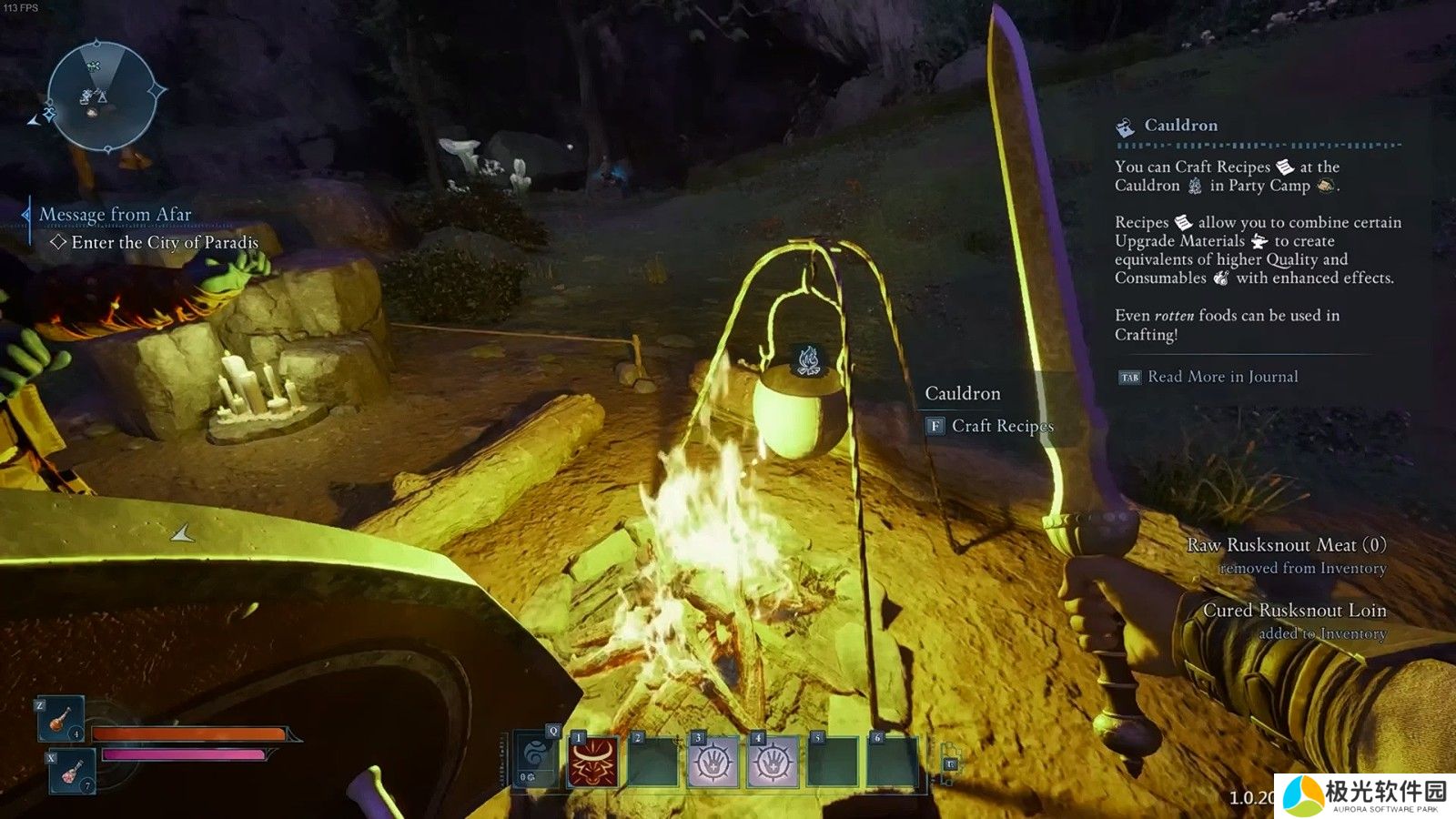Select the Enter the City of Paradis objective
Image resolution: width=1456 pixels, height=819 pixels.
click(x=164, y=243)
